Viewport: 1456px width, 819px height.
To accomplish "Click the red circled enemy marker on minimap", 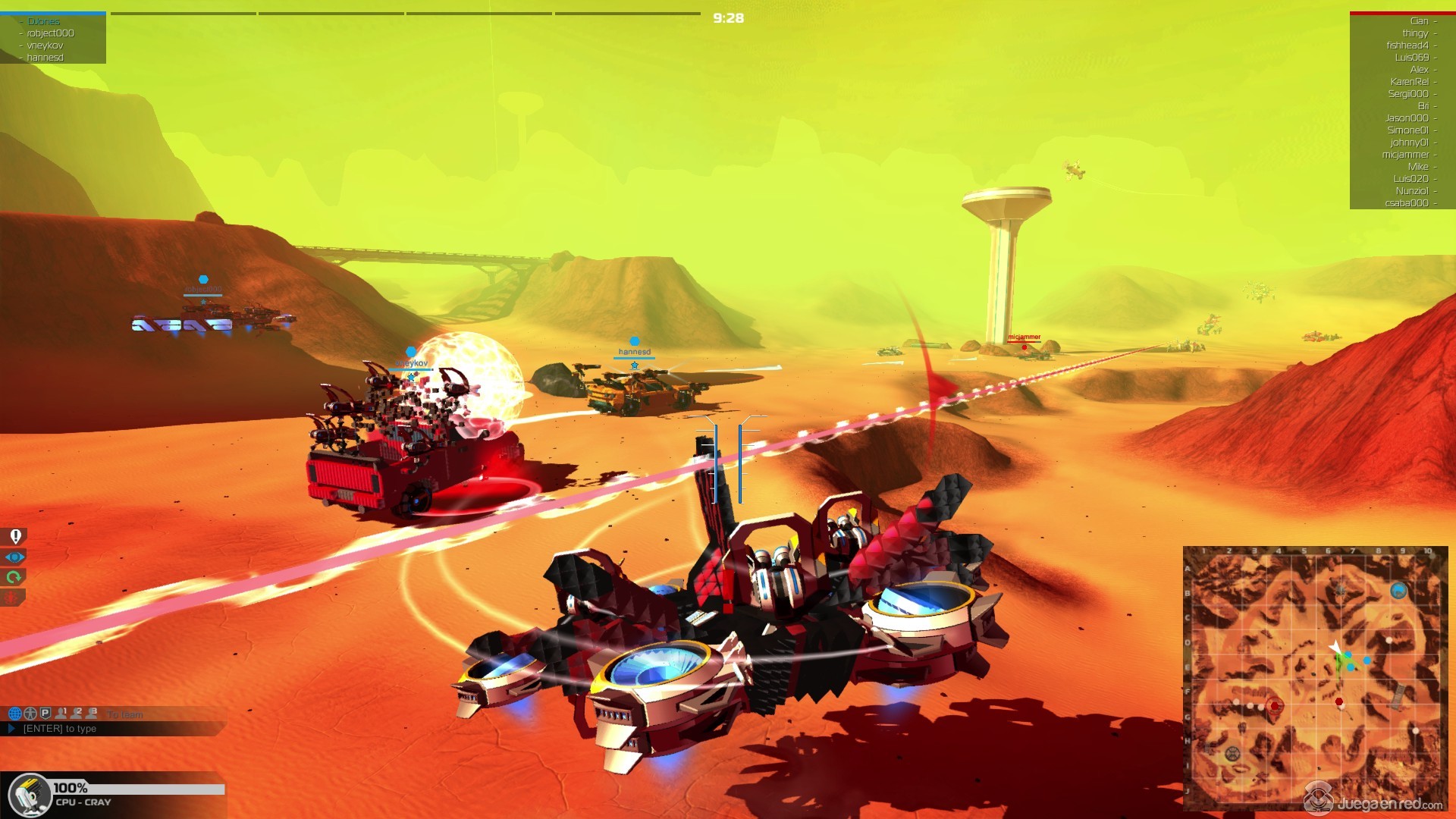I will 1275,706.
